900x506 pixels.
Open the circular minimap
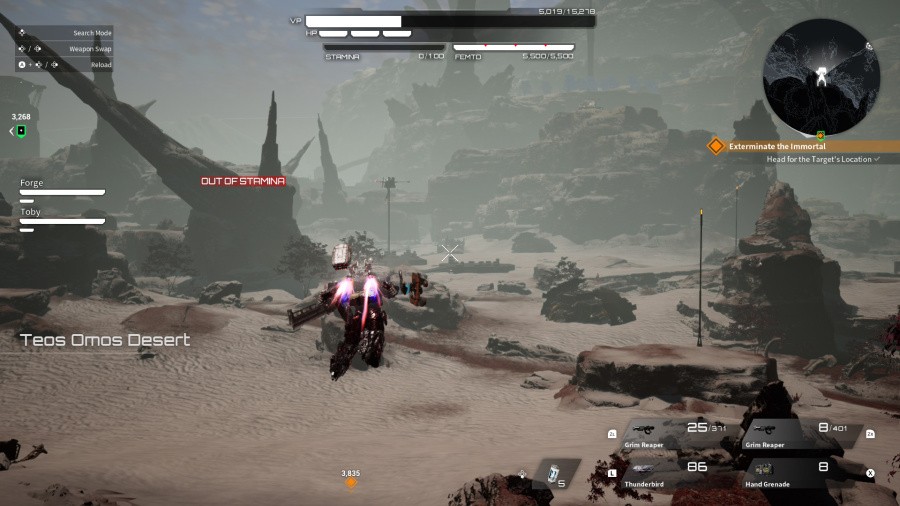(820, 77)
